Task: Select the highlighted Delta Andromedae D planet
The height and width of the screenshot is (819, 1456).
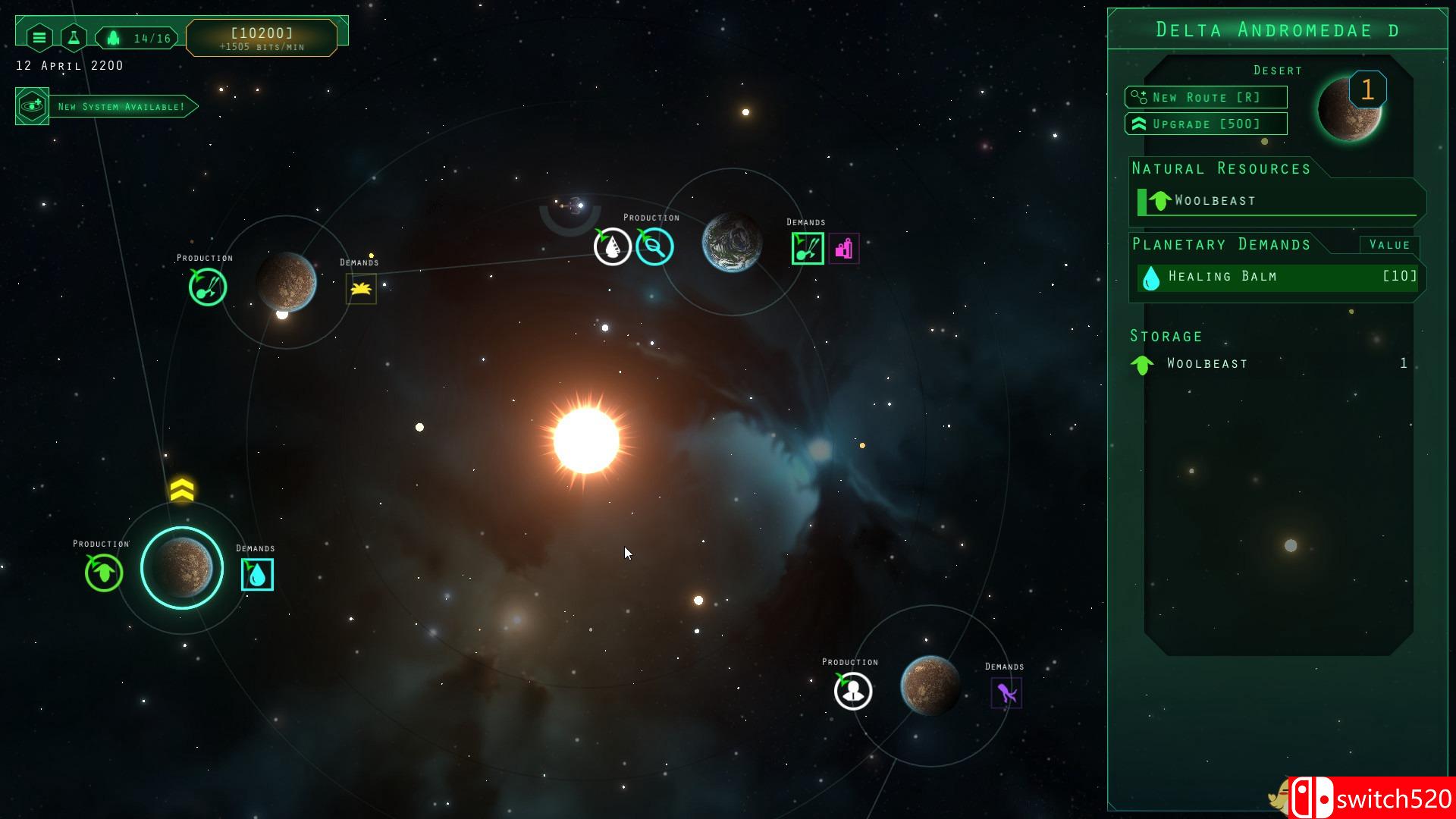Action: point(182,568)
